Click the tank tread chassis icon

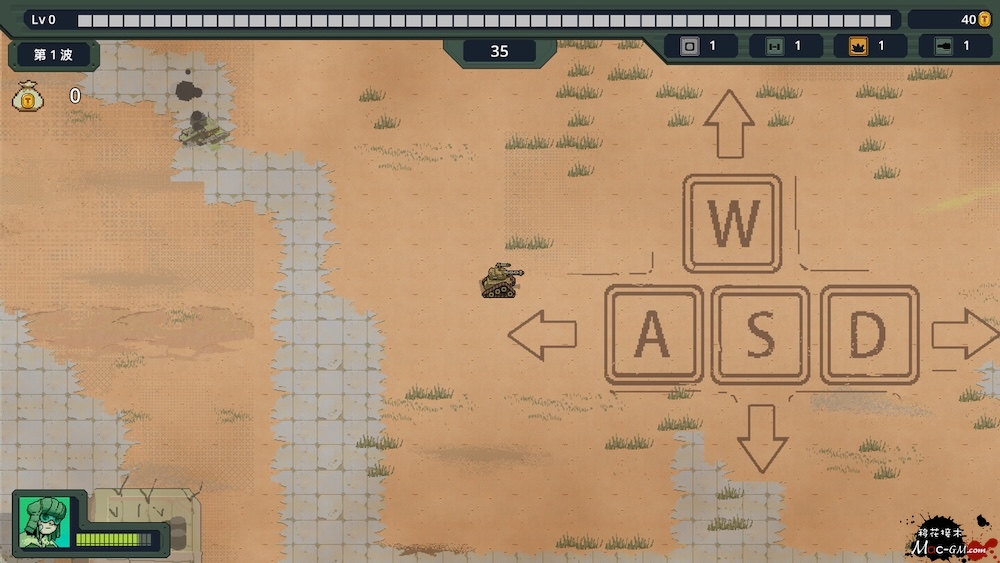(x=773, y=46)
